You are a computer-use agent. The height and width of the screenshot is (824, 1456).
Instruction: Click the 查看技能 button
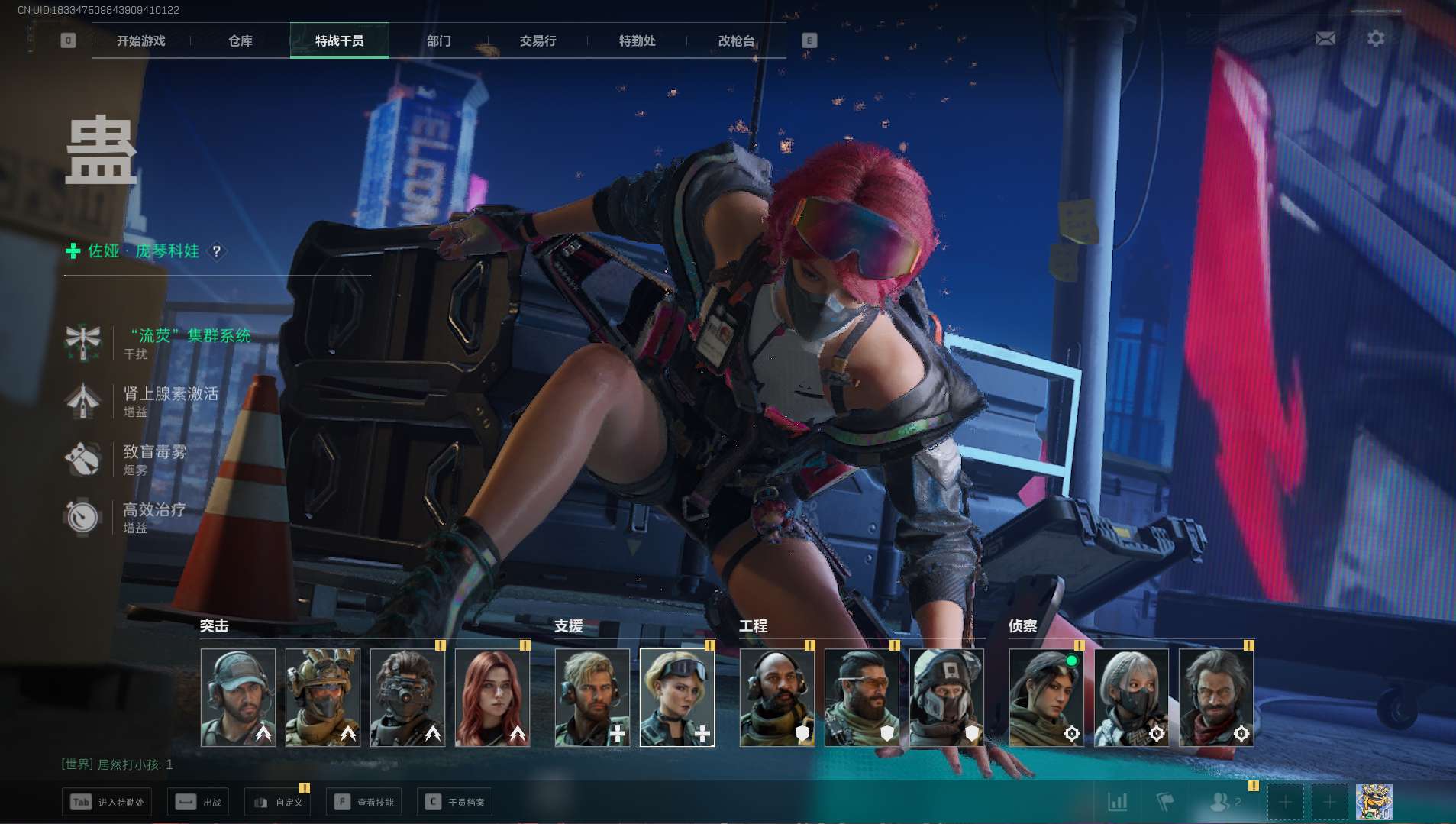click(x=363, y=803)
